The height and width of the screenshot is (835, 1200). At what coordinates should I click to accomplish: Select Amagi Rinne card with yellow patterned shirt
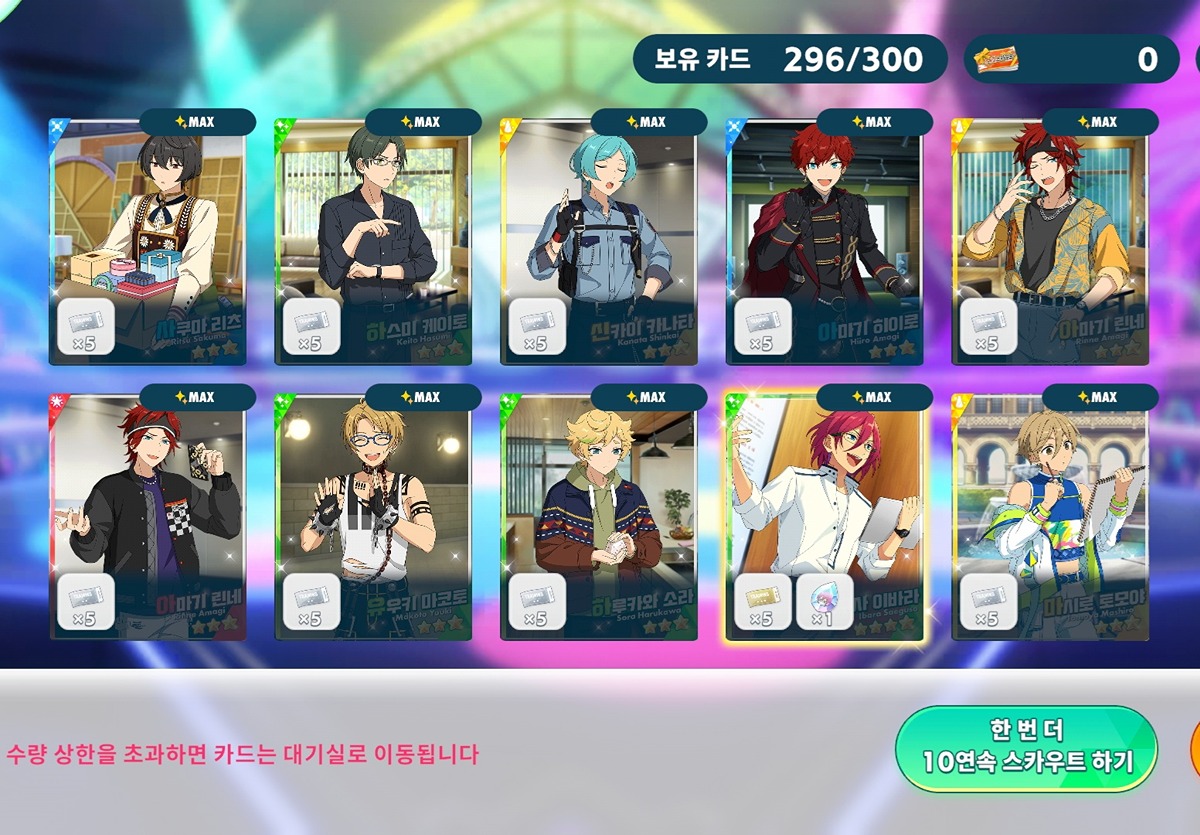coord(1050,240)
